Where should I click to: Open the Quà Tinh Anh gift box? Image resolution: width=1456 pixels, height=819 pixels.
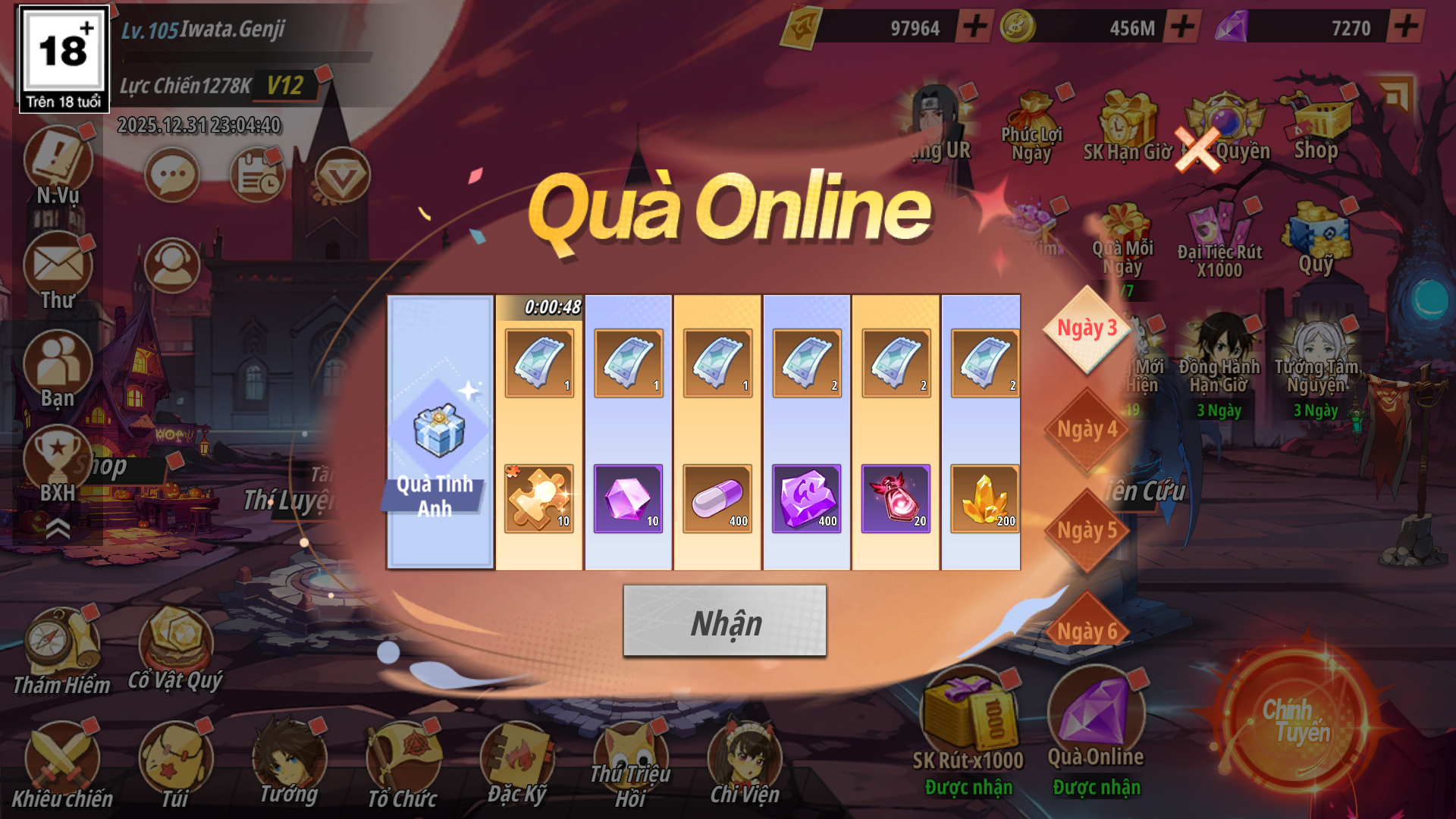(x=440, y=432)
